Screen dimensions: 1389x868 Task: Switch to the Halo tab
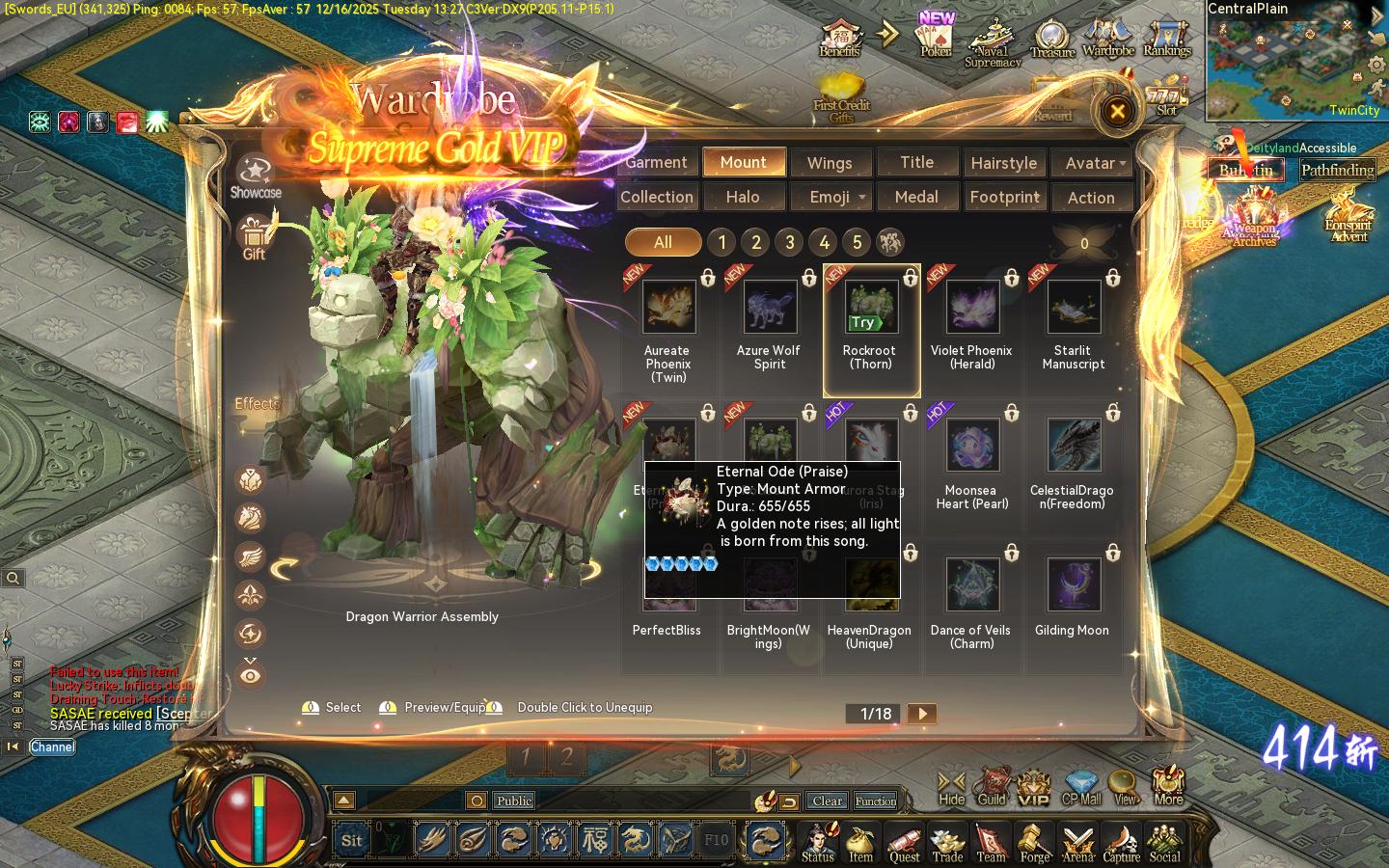pos(743,197)
